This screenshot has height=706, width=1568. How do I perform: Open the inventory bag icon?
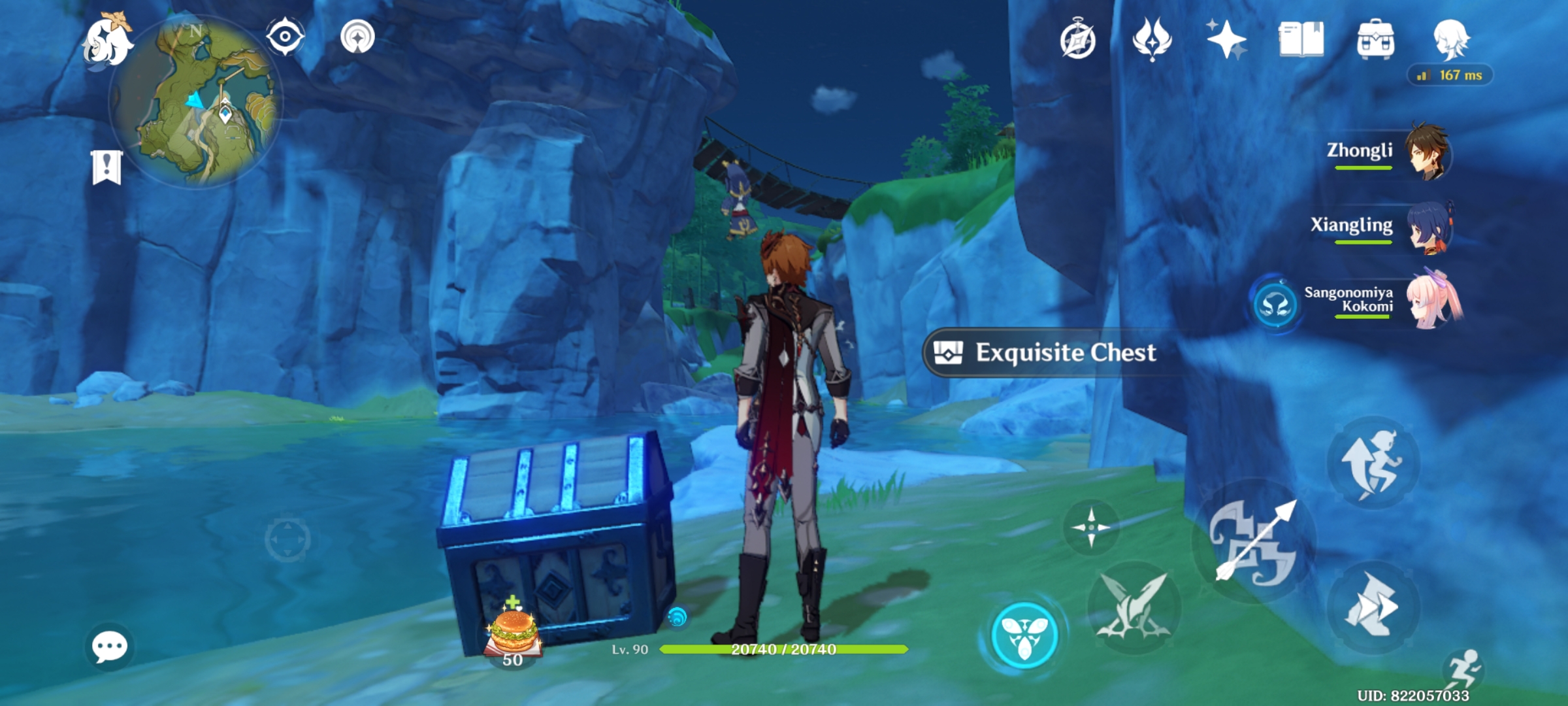[1375, 41]
